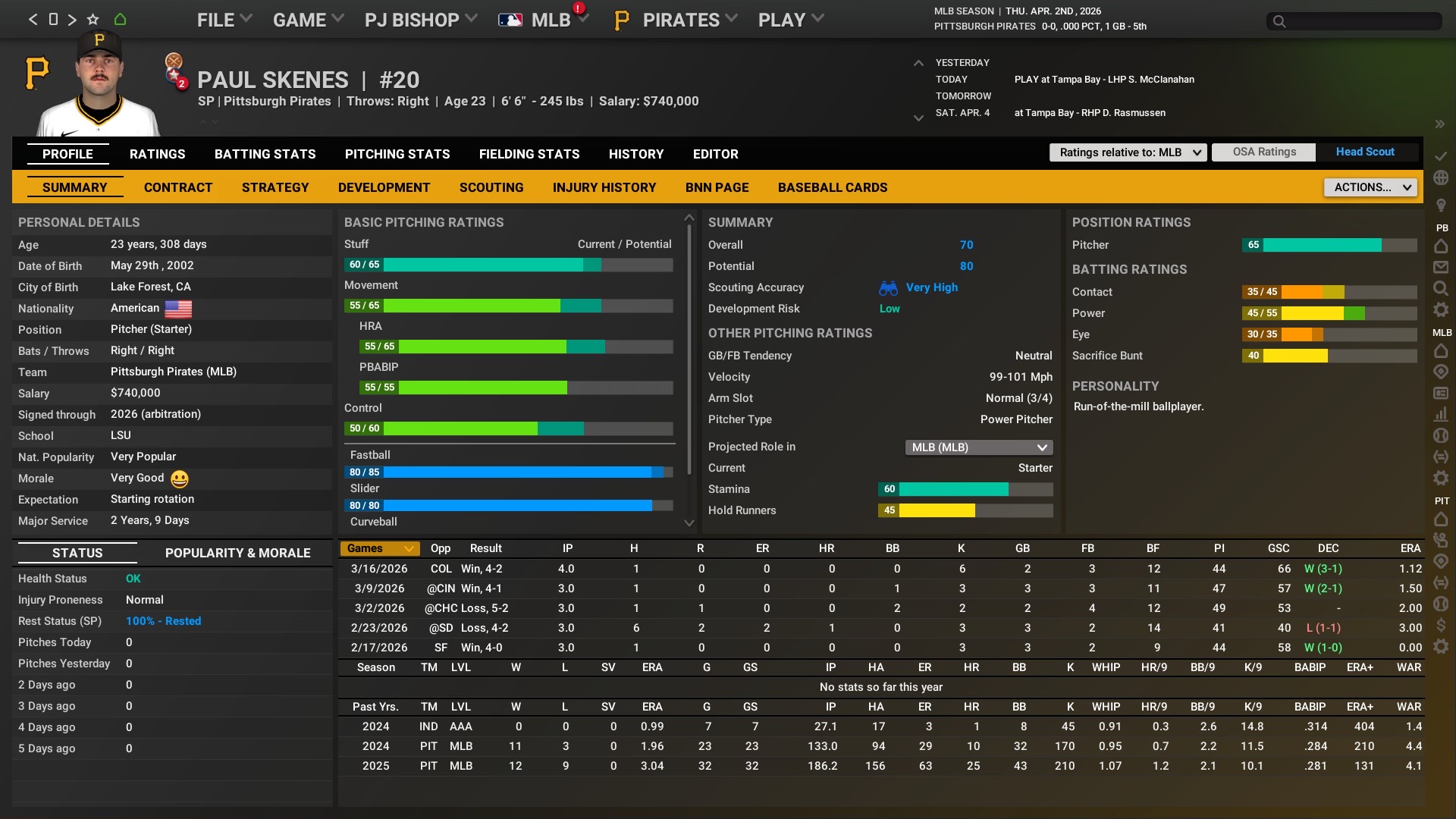Switch to OSA Ratings
Viewport: 1456px width, 819px height.
click(x=1263, y=152)
